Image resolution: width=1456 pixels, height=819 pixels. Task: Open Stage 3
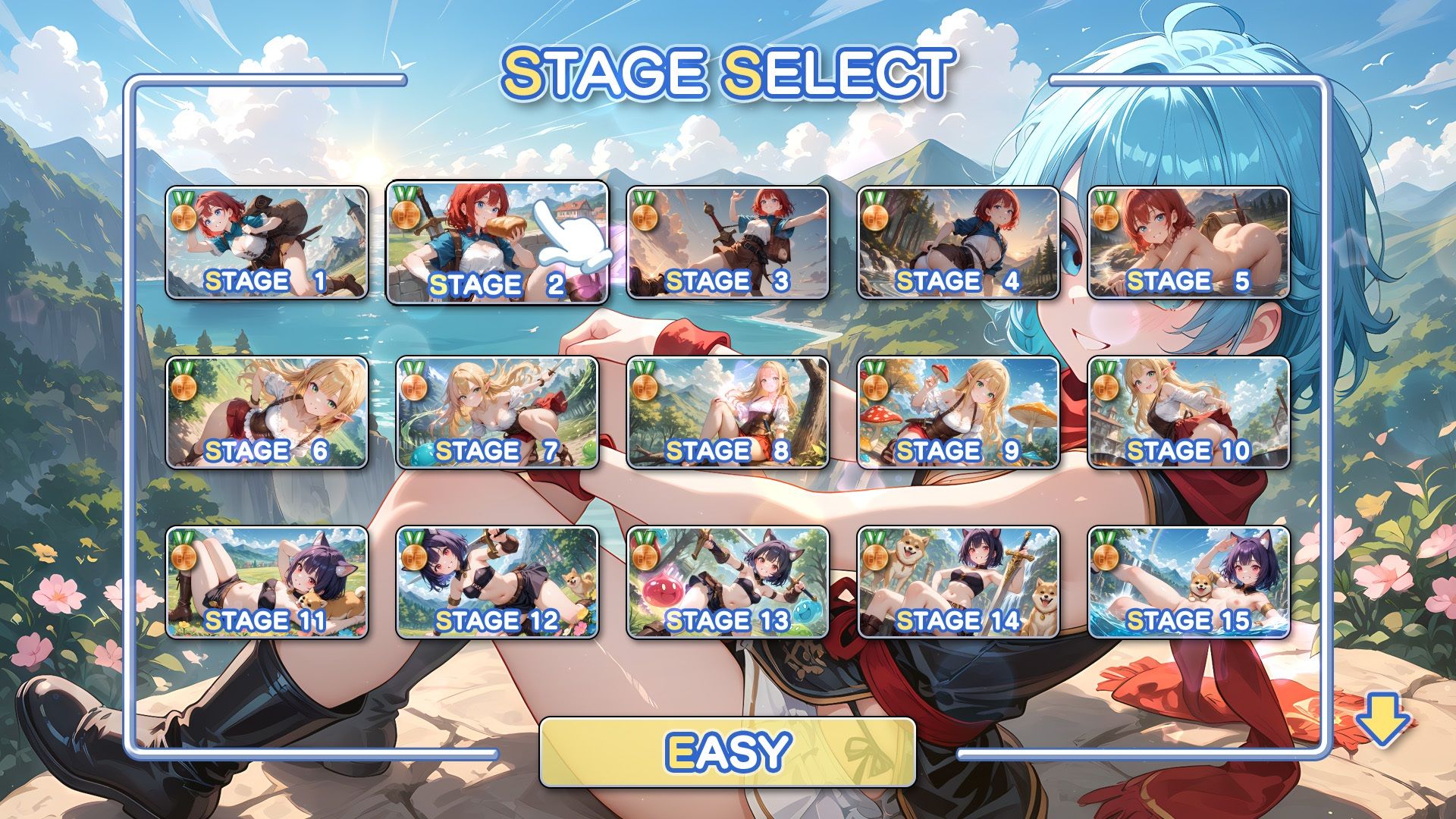pyautogui.click(x=728, y=243)
